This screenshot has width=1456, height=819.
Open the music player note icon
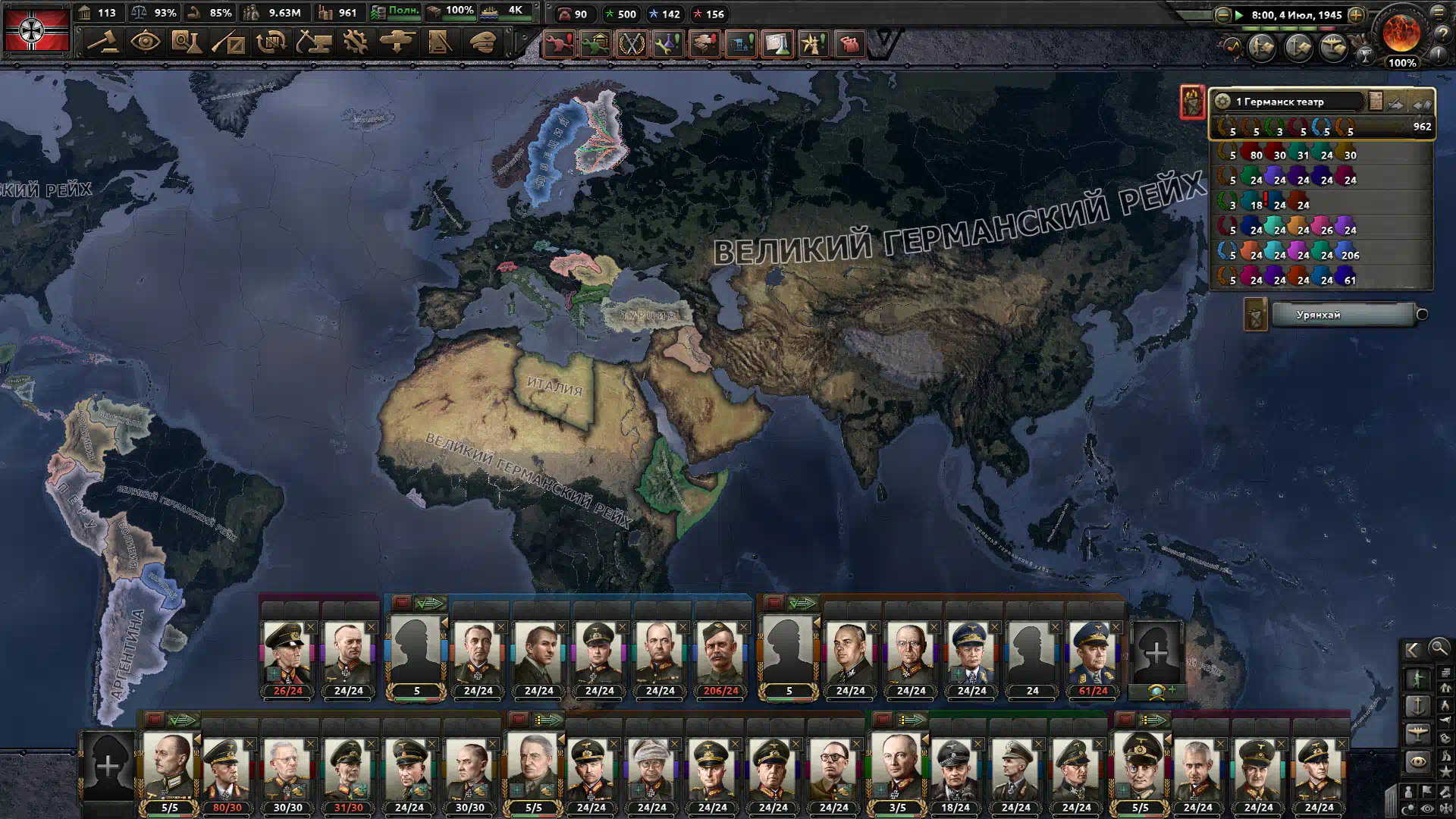coord(1232,47)
